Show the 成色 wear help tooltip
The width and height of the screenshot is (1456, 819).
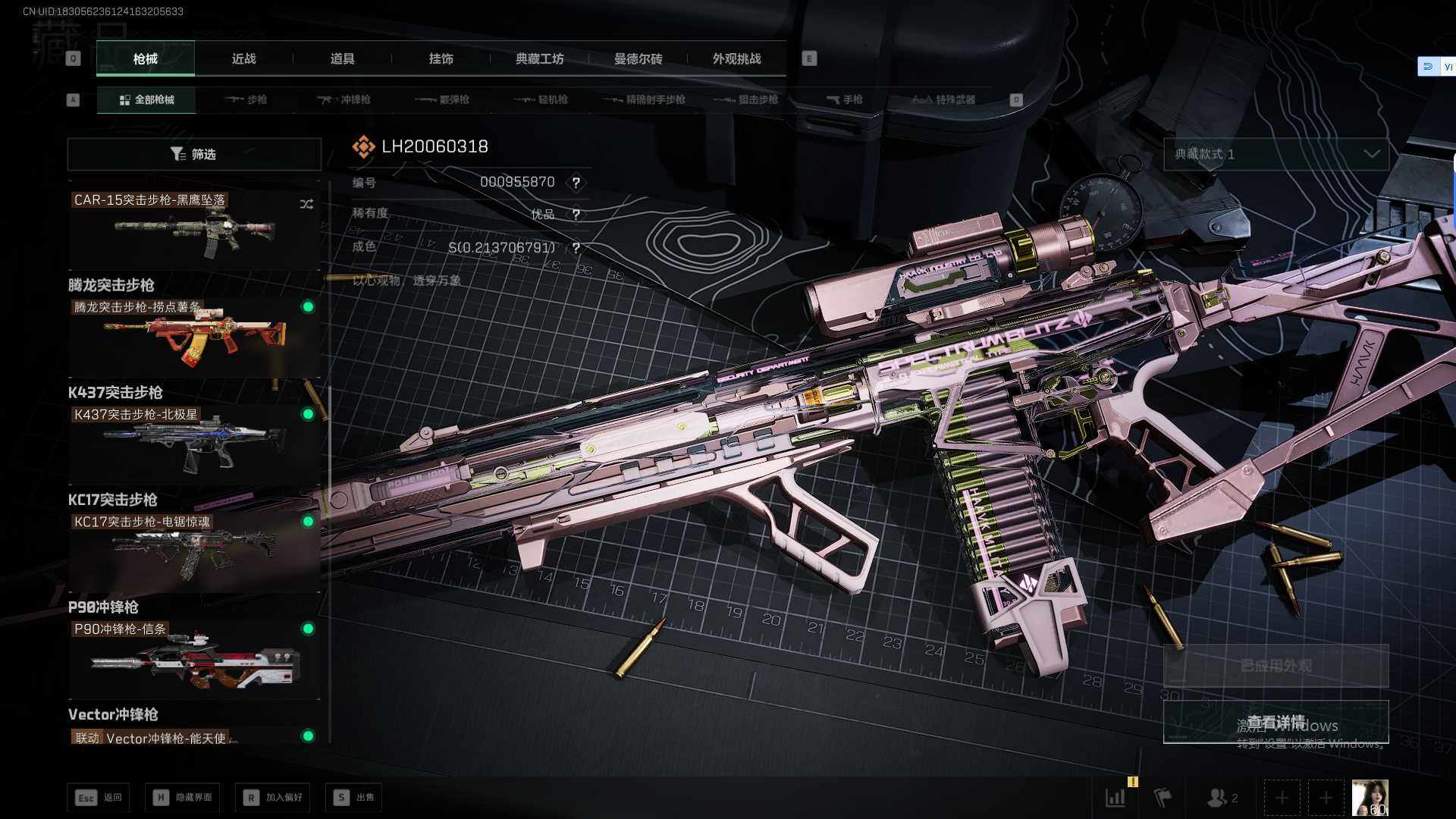coord(576,248)
